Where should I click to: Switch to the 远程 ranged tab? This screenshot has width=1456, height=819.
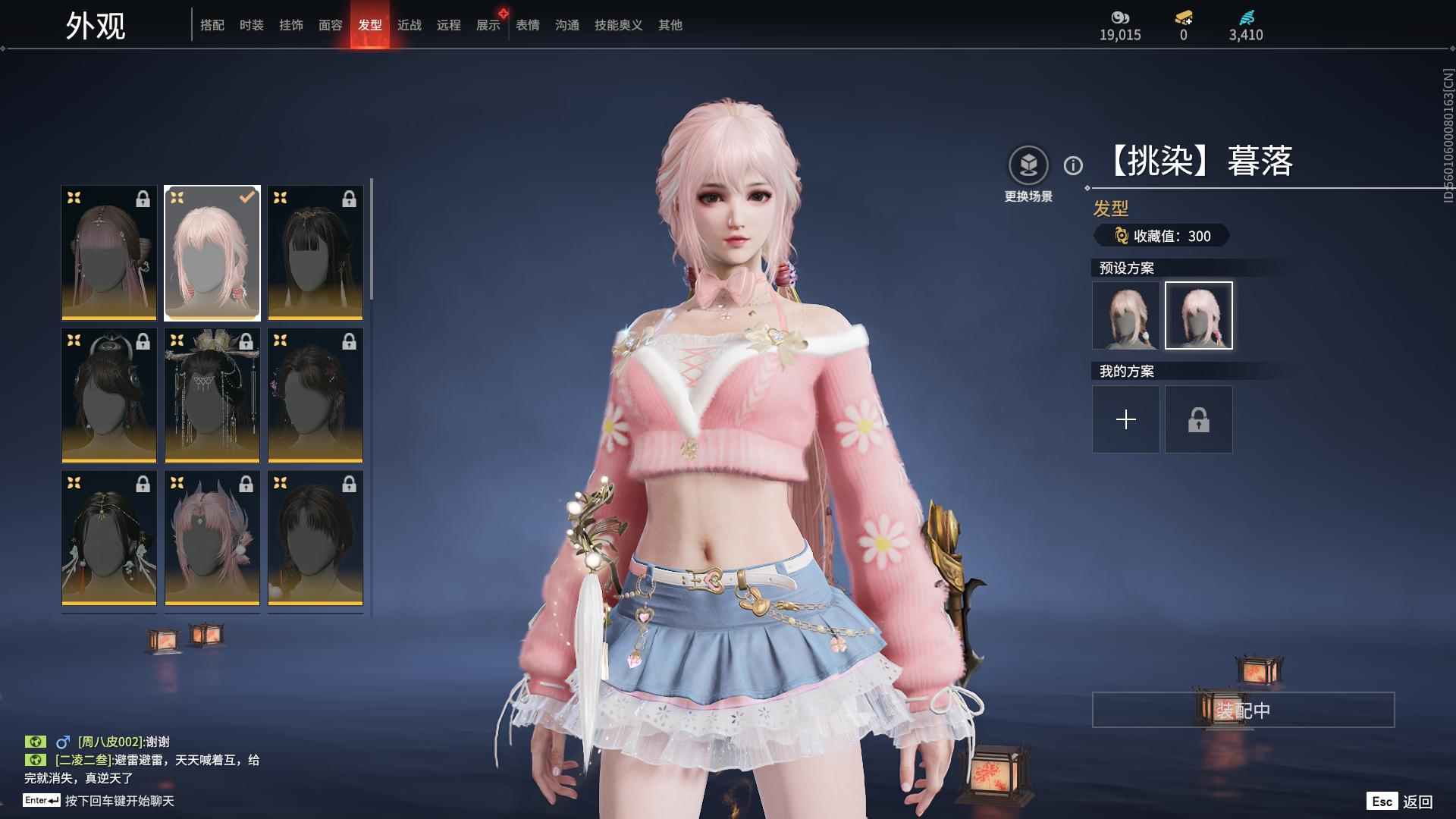[449, 25]
